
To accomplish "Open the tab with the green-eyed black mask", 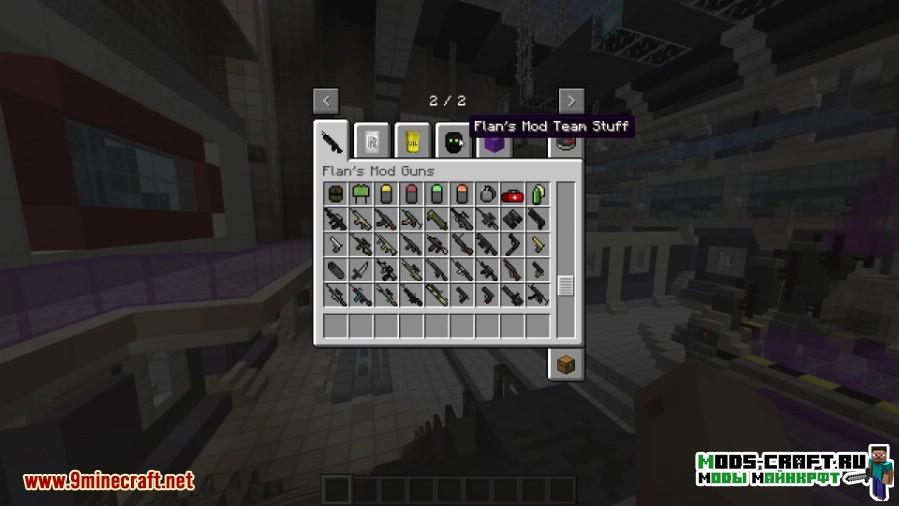I will [x=452, y=140].
